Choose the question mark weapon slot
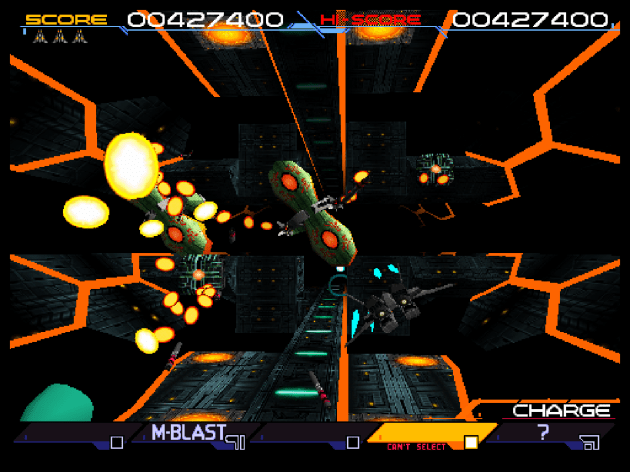The width and height of the screenshot is (630, 472). pos(545,435)
